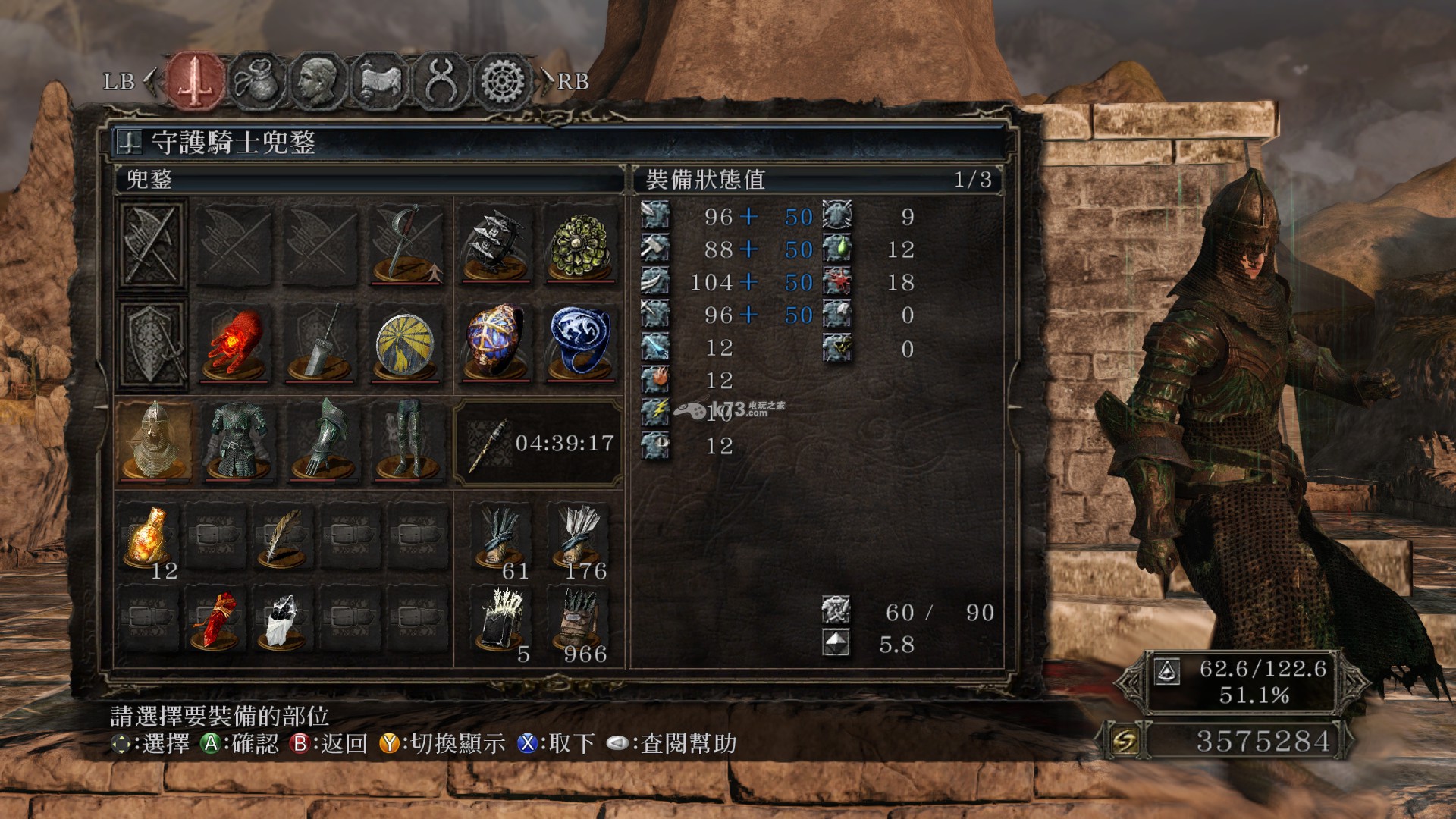Switch to the equipment sword tab
The width and height of the screenshot is (1456, 819).
point(196,80)
